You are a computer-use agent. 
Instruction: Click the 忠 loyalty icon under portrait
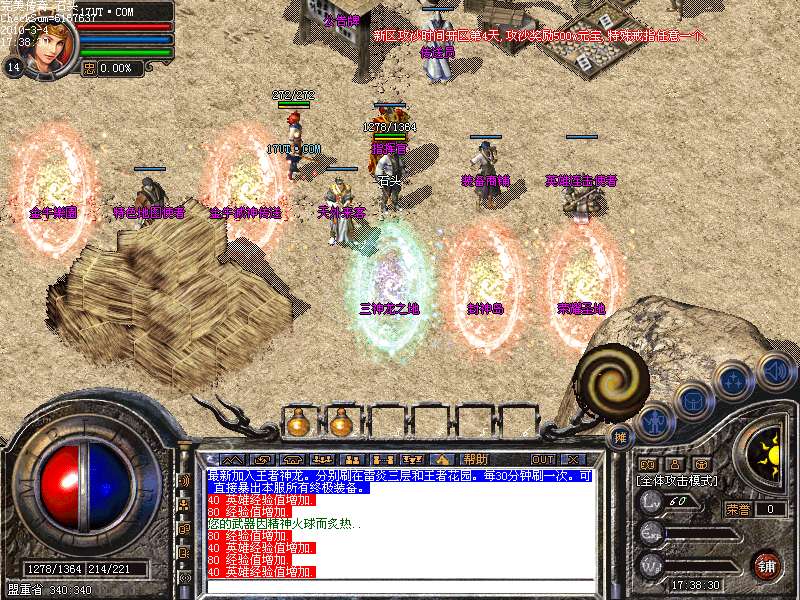point(88,69)
